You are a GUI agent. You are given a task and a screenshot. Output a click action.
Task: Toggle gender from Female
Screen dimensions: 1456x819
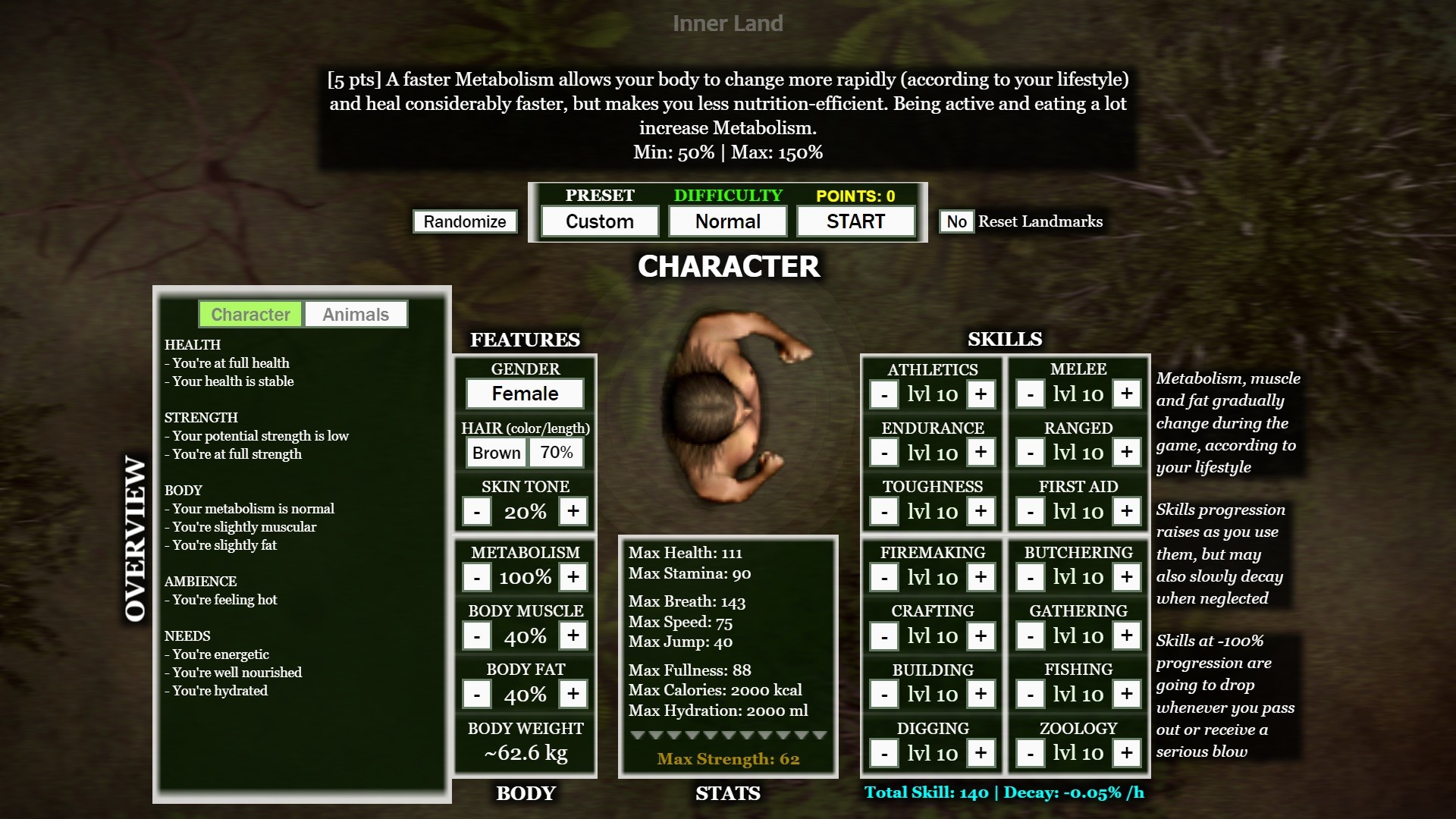coord(525,394)
